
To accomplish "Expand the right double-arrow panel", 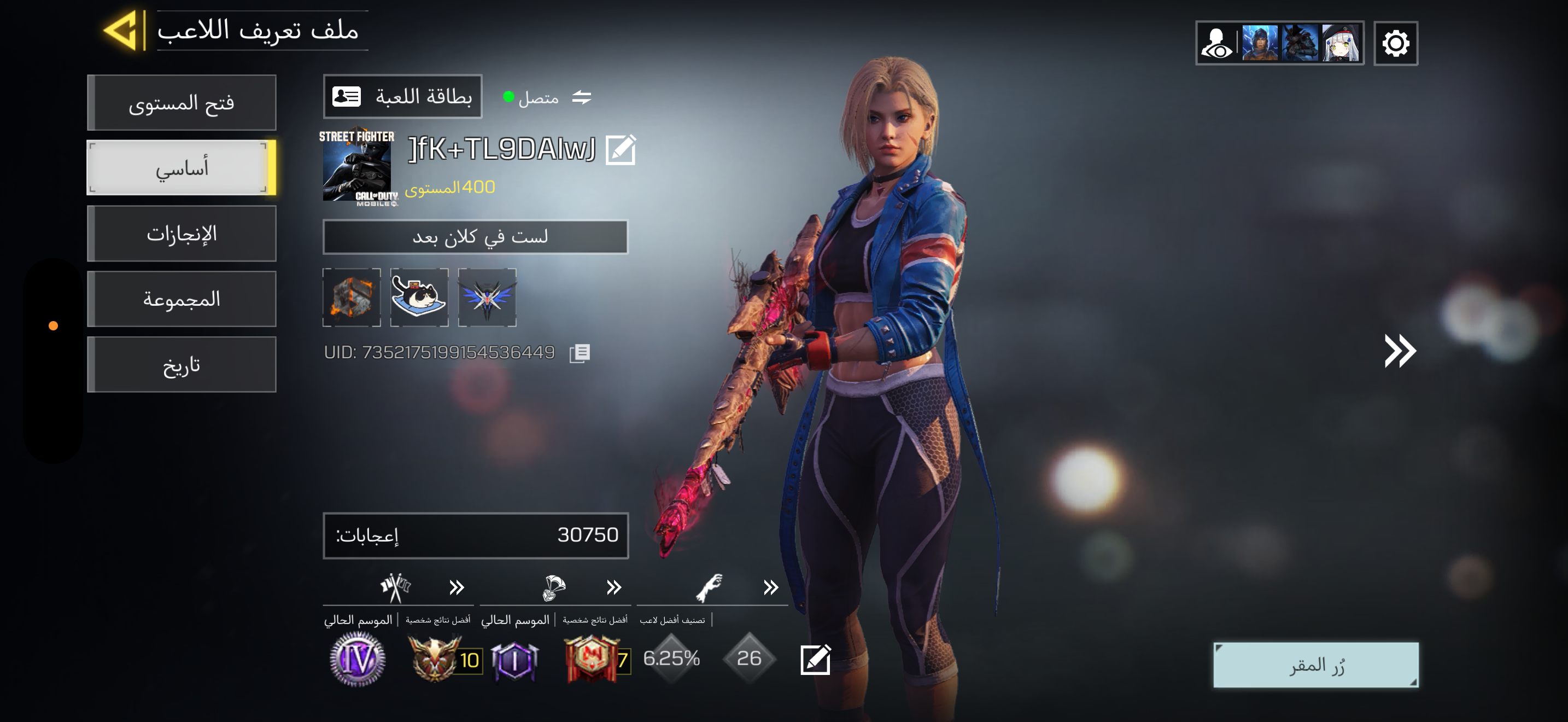I will [x=1400, y=351].
